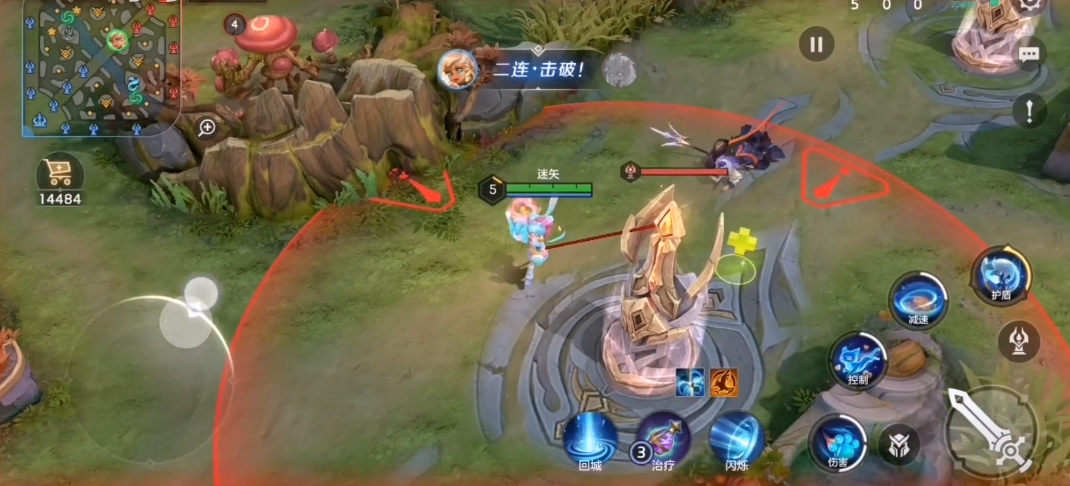
Task: Activate the blue swirl equipment item
Action: (x=690, y=382)
